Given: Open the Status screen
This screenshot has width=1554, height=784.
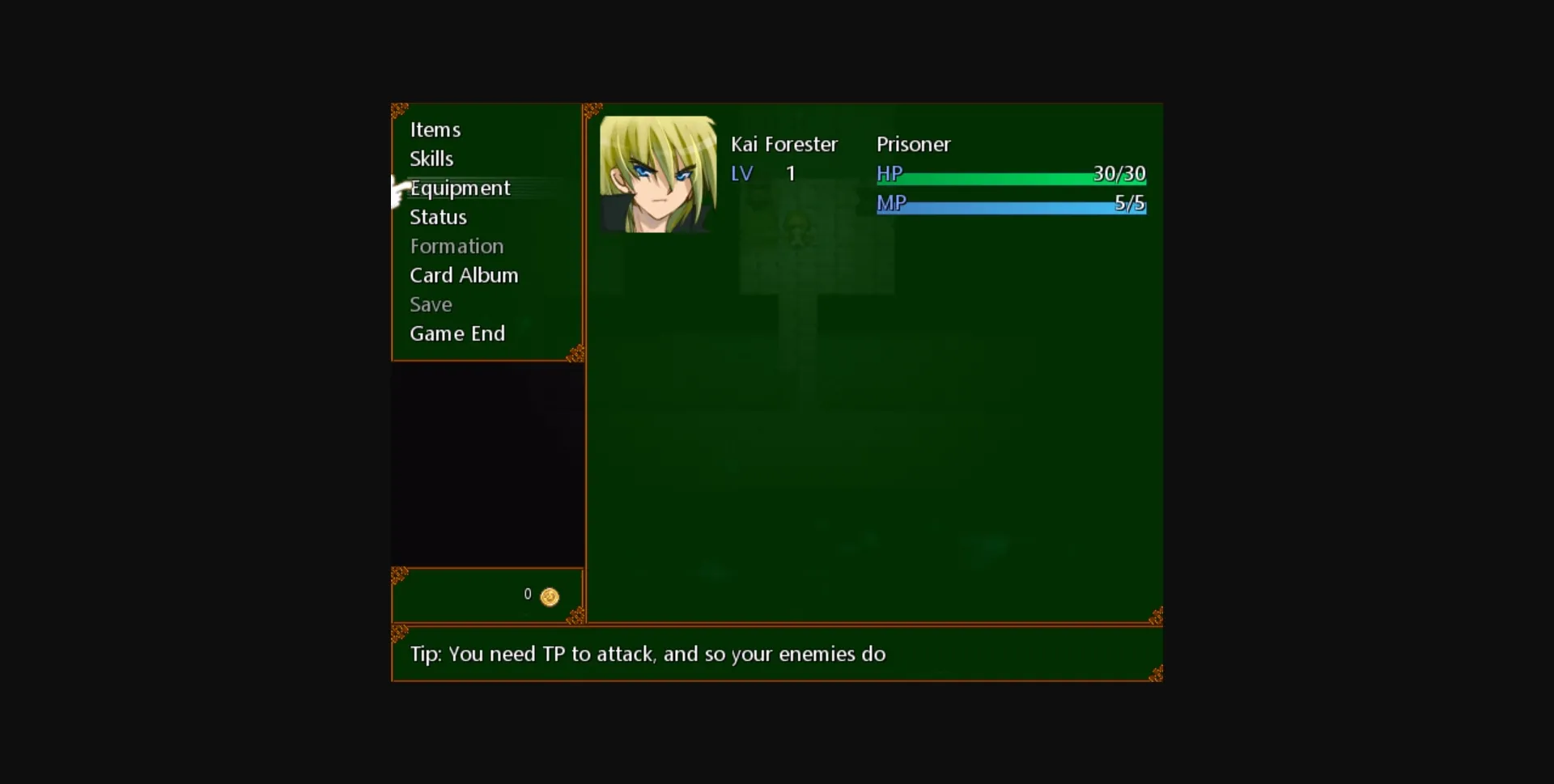Looking at the screenshot, I should point(438,217).
